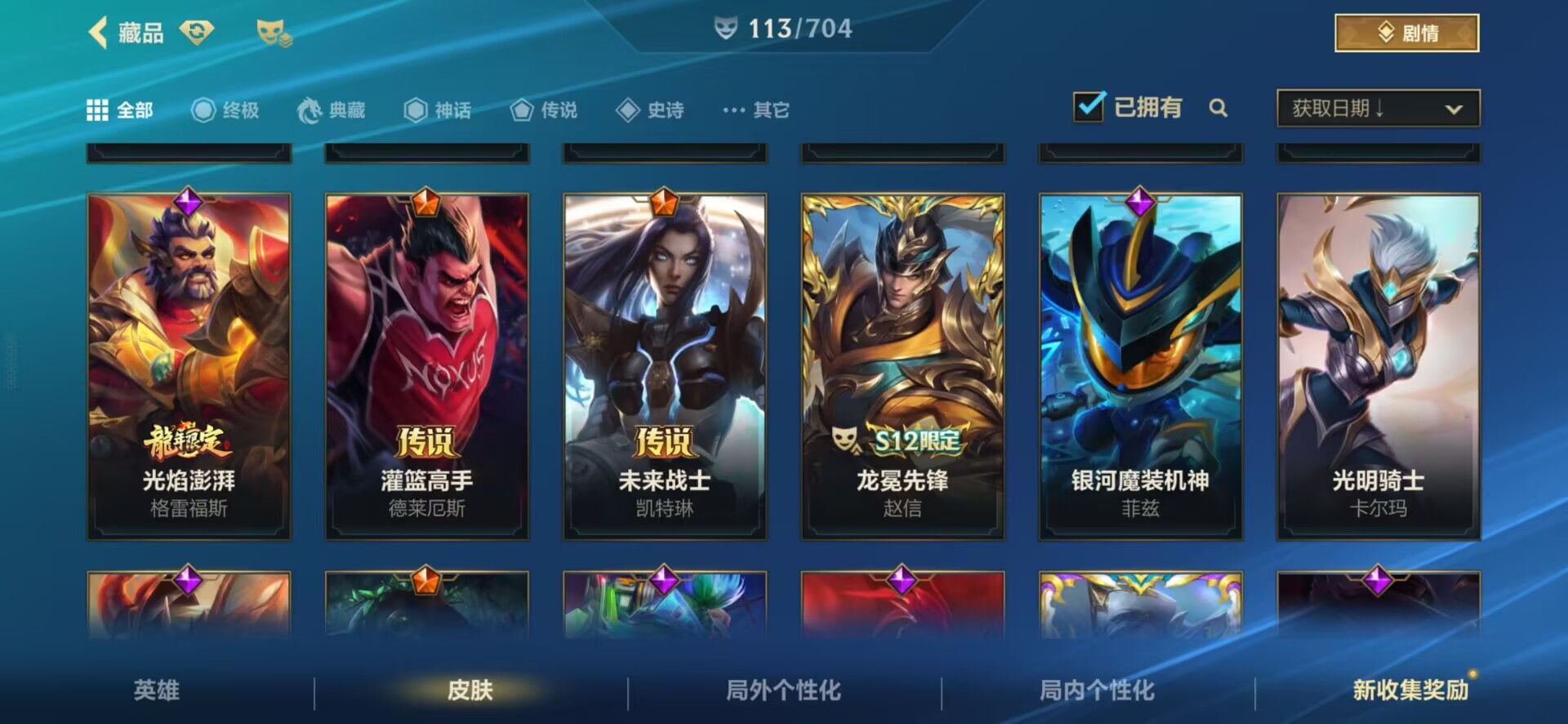Switch to the 史诗 filter
Screen dimensions: 1568x724
(651, 109)
